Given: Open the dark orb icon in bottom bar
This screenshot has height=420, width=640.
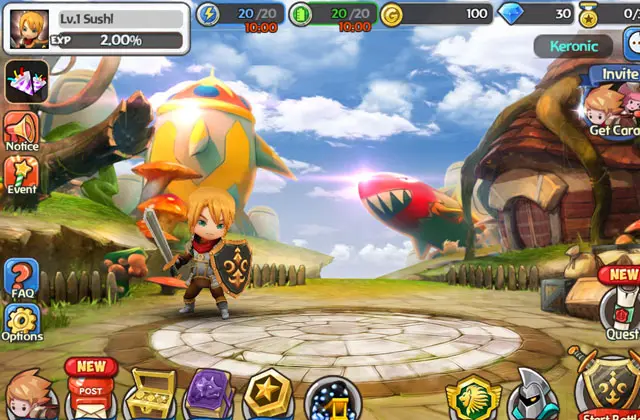Looking at the screenshot, I should pos(328,398).
